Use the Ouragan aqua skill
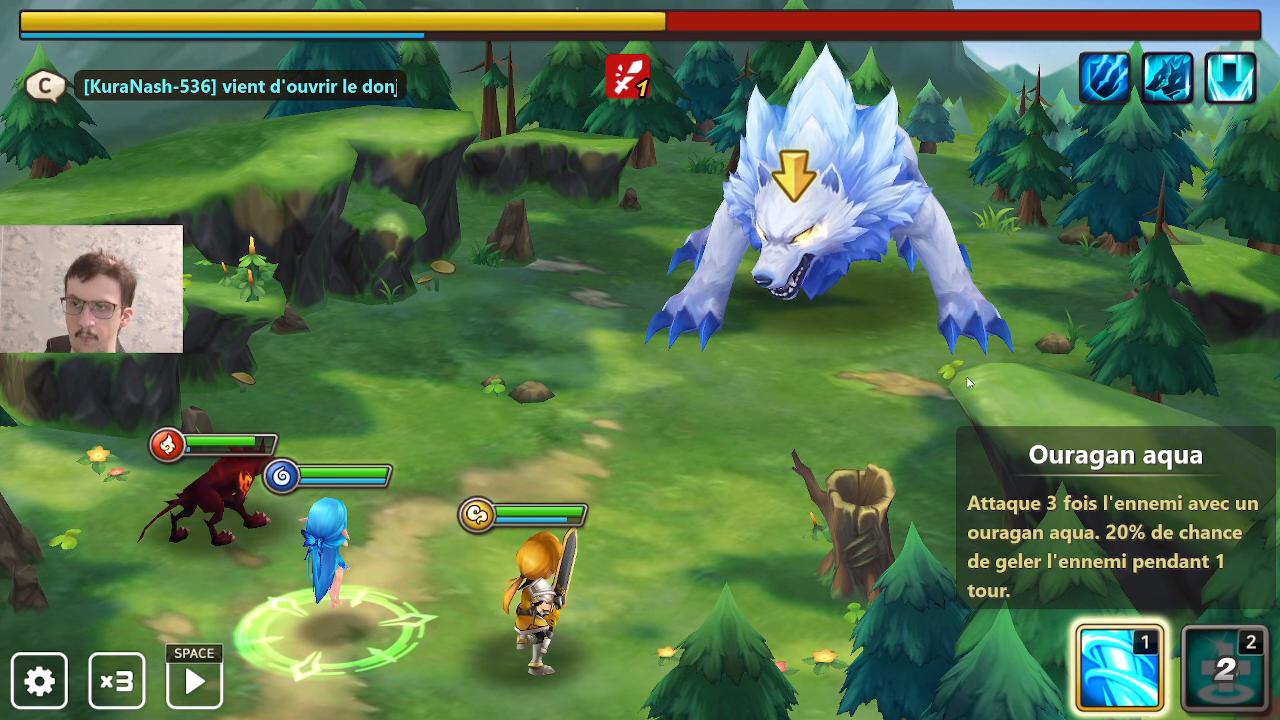This screenshot has width=1280, height=720. click(1119, 668)
